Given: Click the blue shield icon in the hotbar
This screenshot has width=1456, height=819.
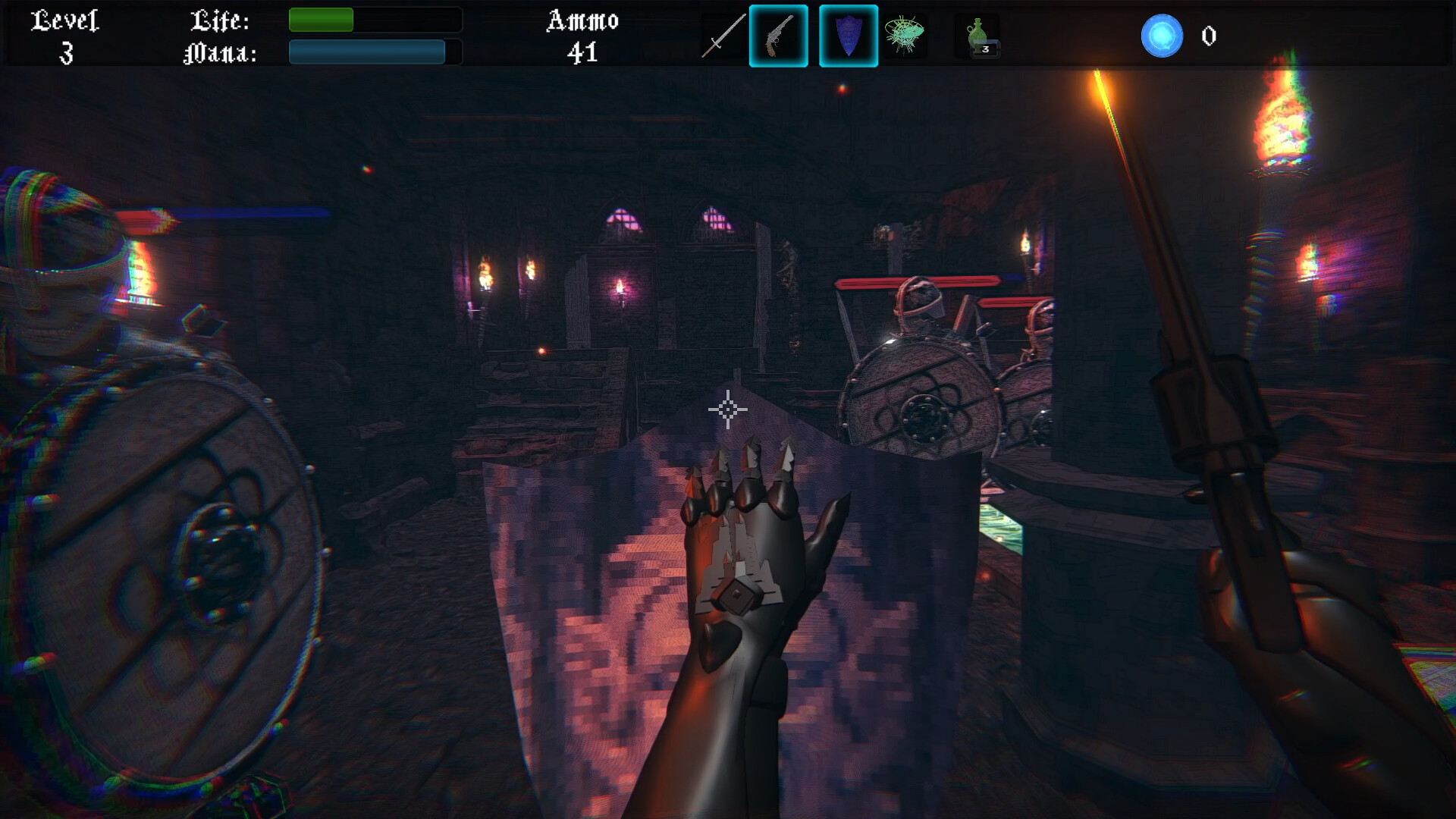Looking at the screenshot, I should pos(849,36).
